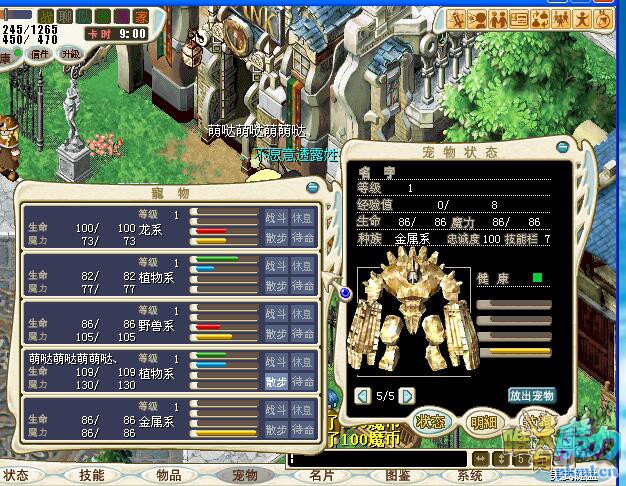This screenshot has height=486, width=626.
Task: Click the 信件 mail button
Action: click(40, 54)
